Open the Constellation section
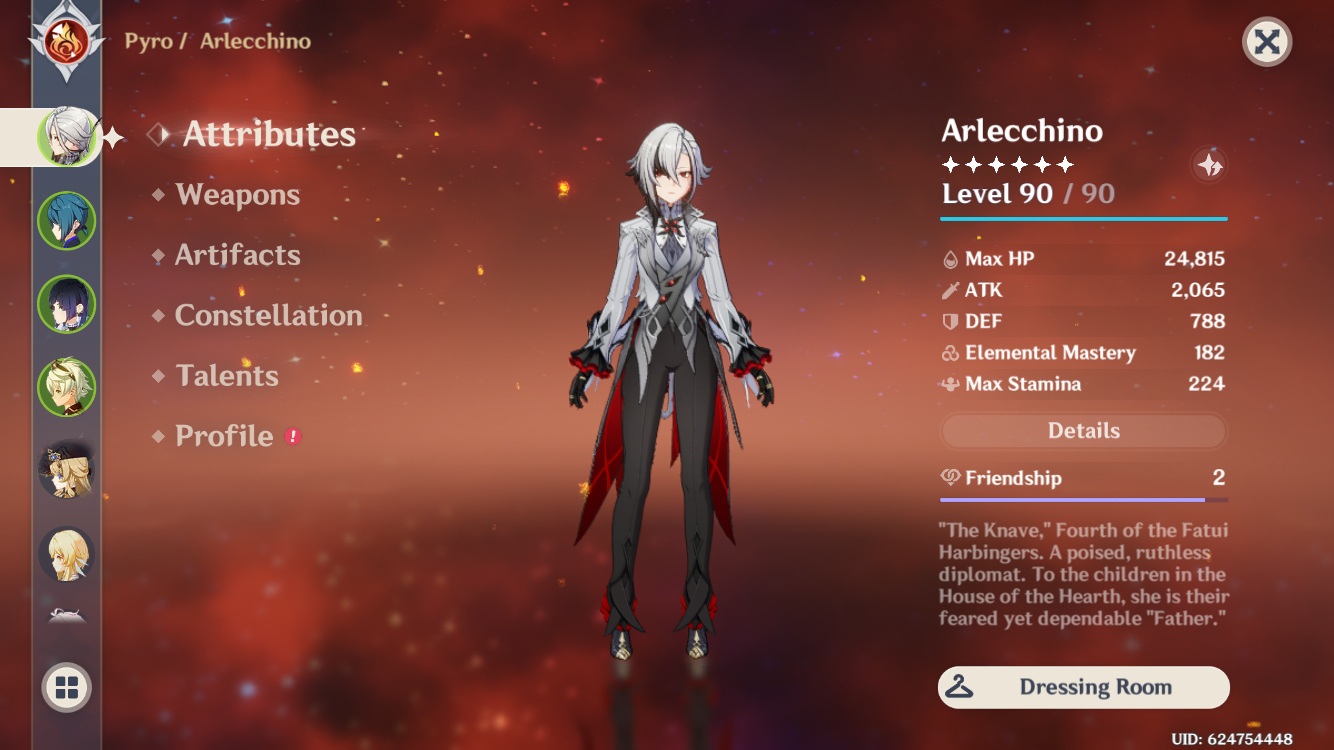 point(268,315)
